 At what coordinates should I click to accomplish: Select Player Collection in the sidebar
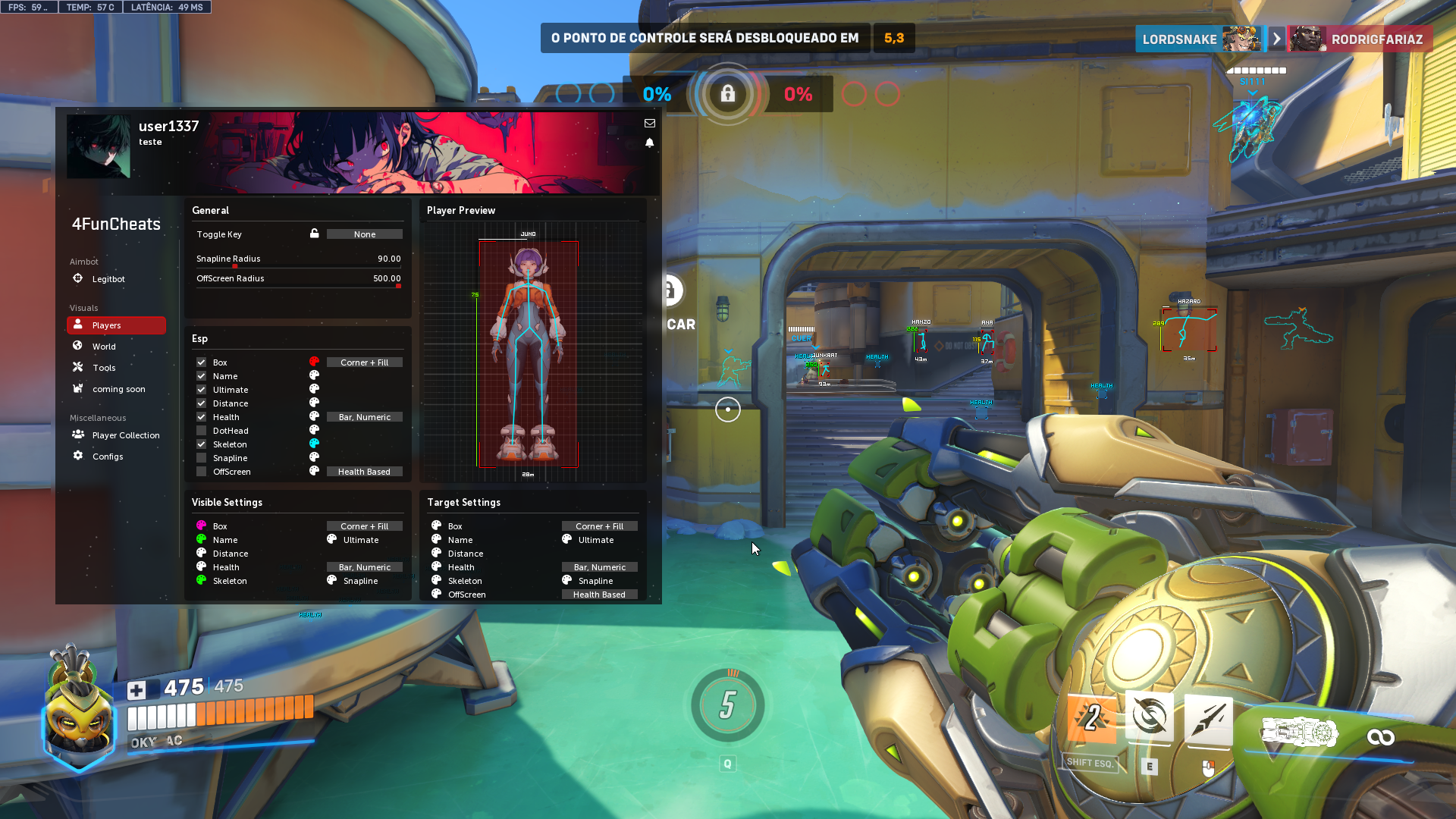point(125,435)
